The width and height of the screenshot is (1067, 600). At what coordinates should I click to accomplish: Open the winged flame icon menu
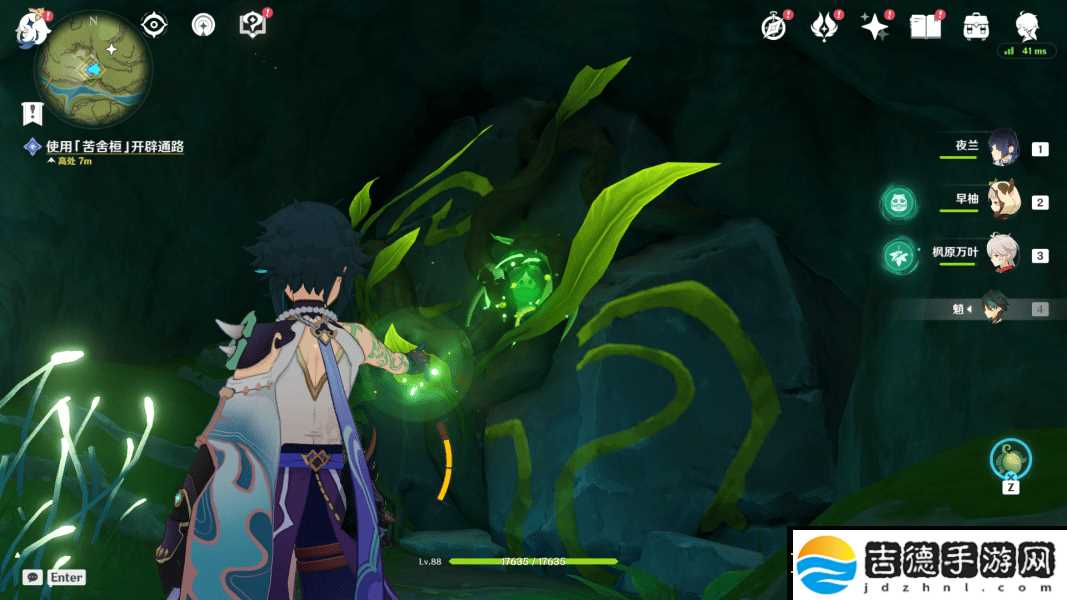point(823,27)
